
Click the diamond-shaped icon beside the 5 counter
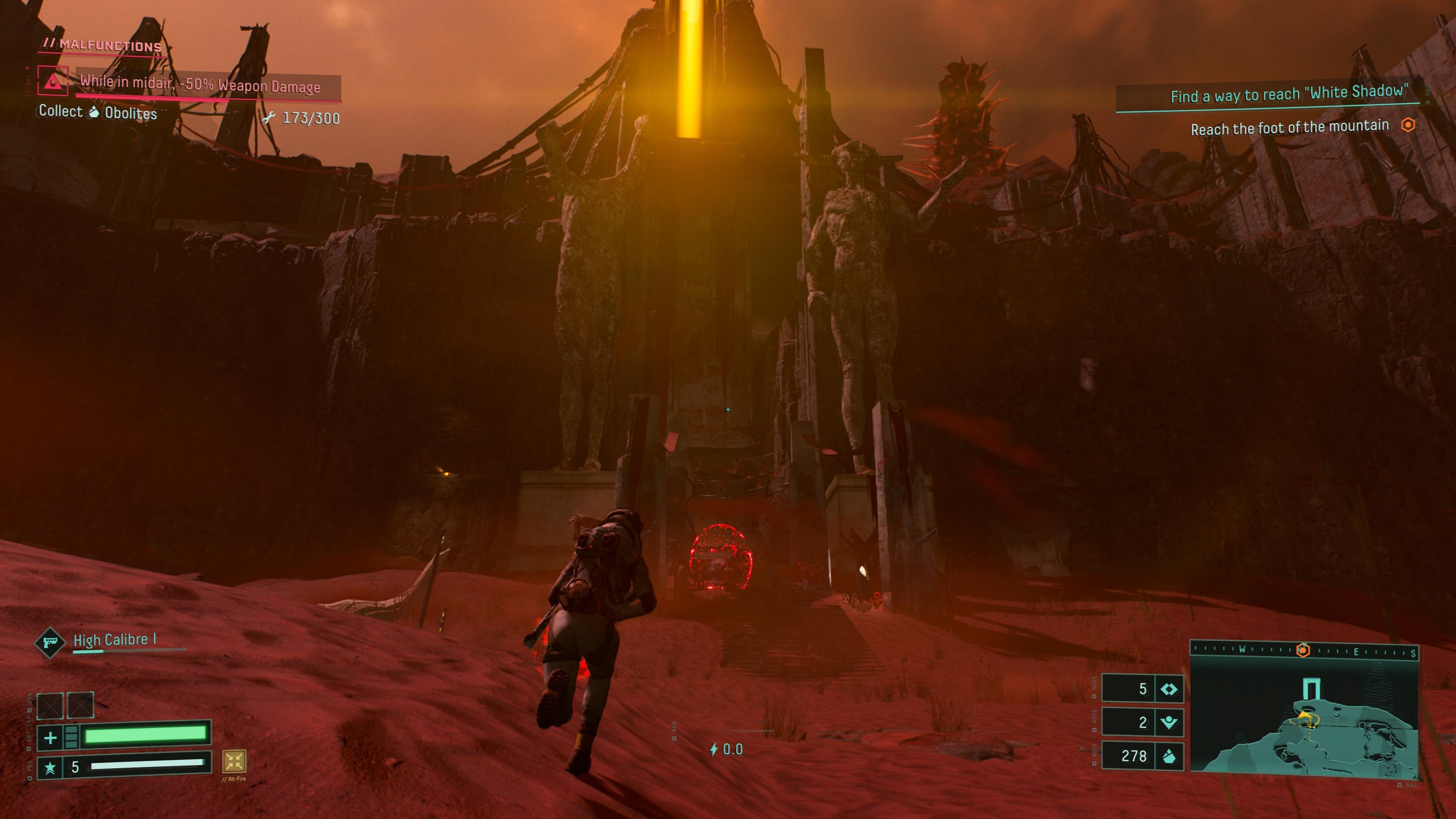tap(1168, 689)
